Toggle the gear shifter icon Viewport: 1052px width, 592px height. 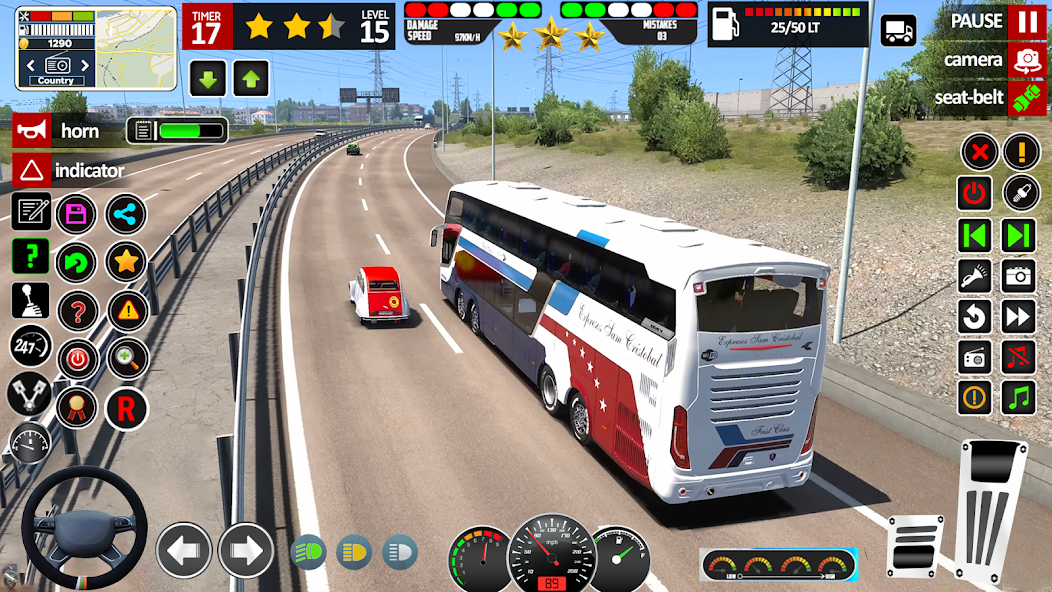click(x=30, y=301)
